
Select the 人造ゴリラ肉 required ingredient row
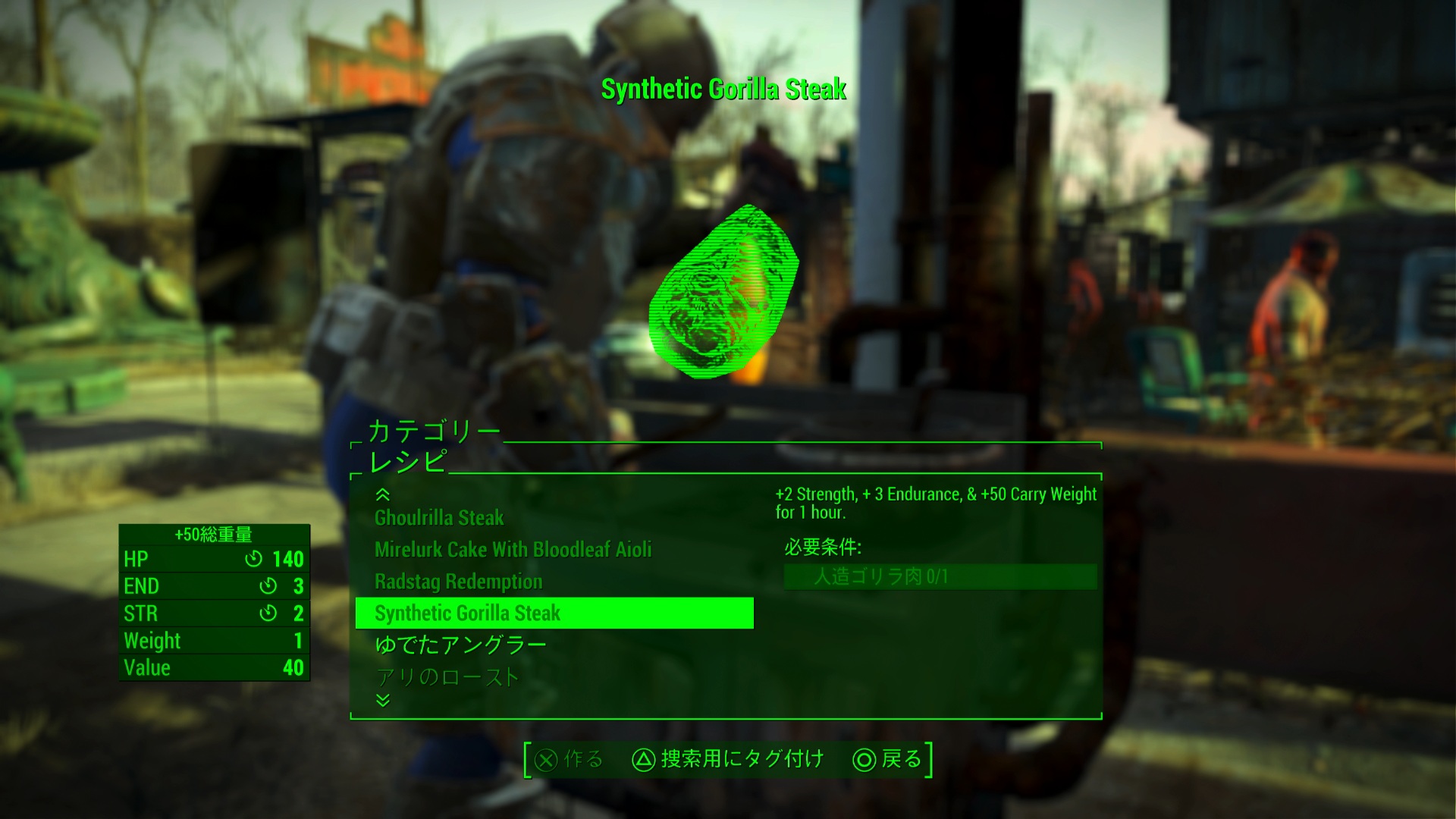click(940, 576)
